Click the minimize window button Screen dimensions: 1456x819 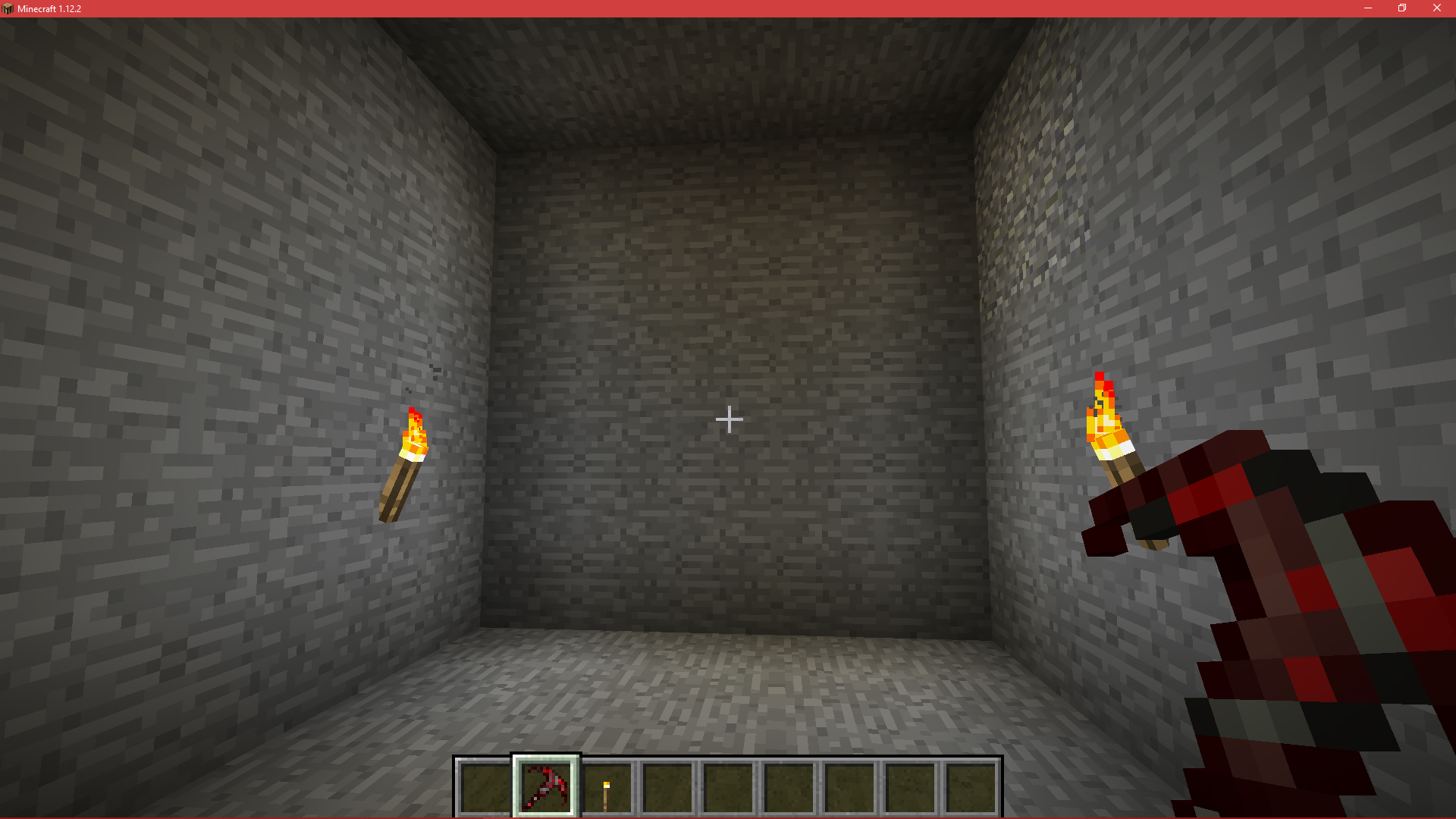1367,8
